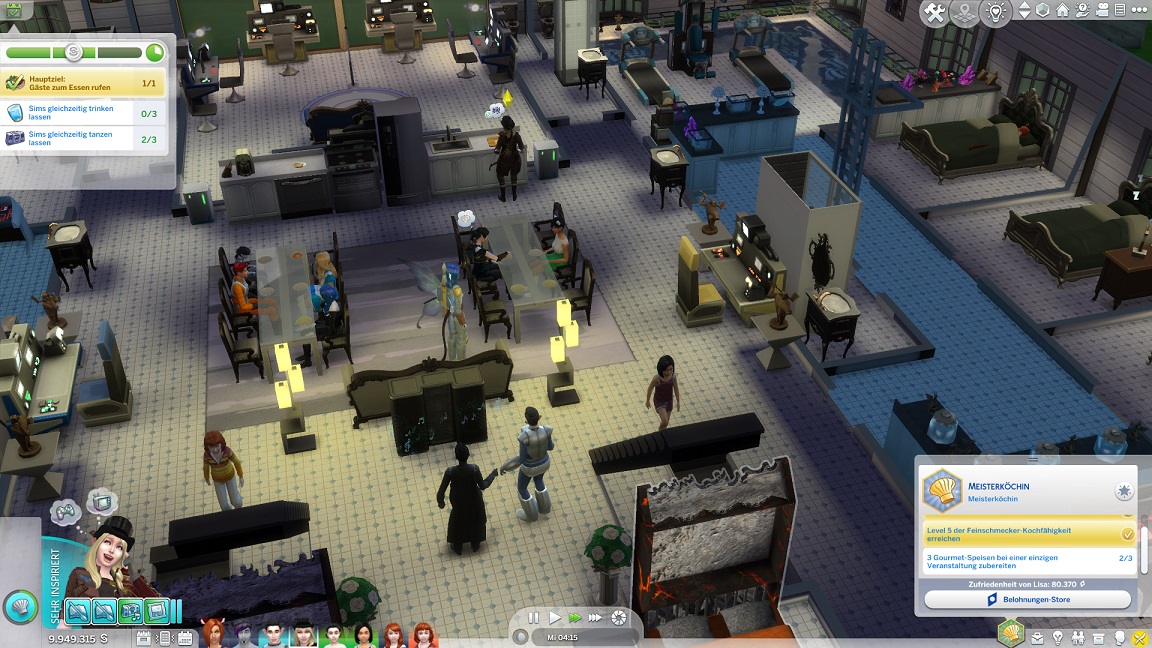Image resolution: width=1152 pixels, height=648 pixels.
Task: Open the heart lightbulb wants panel
Action: [995, 13]
